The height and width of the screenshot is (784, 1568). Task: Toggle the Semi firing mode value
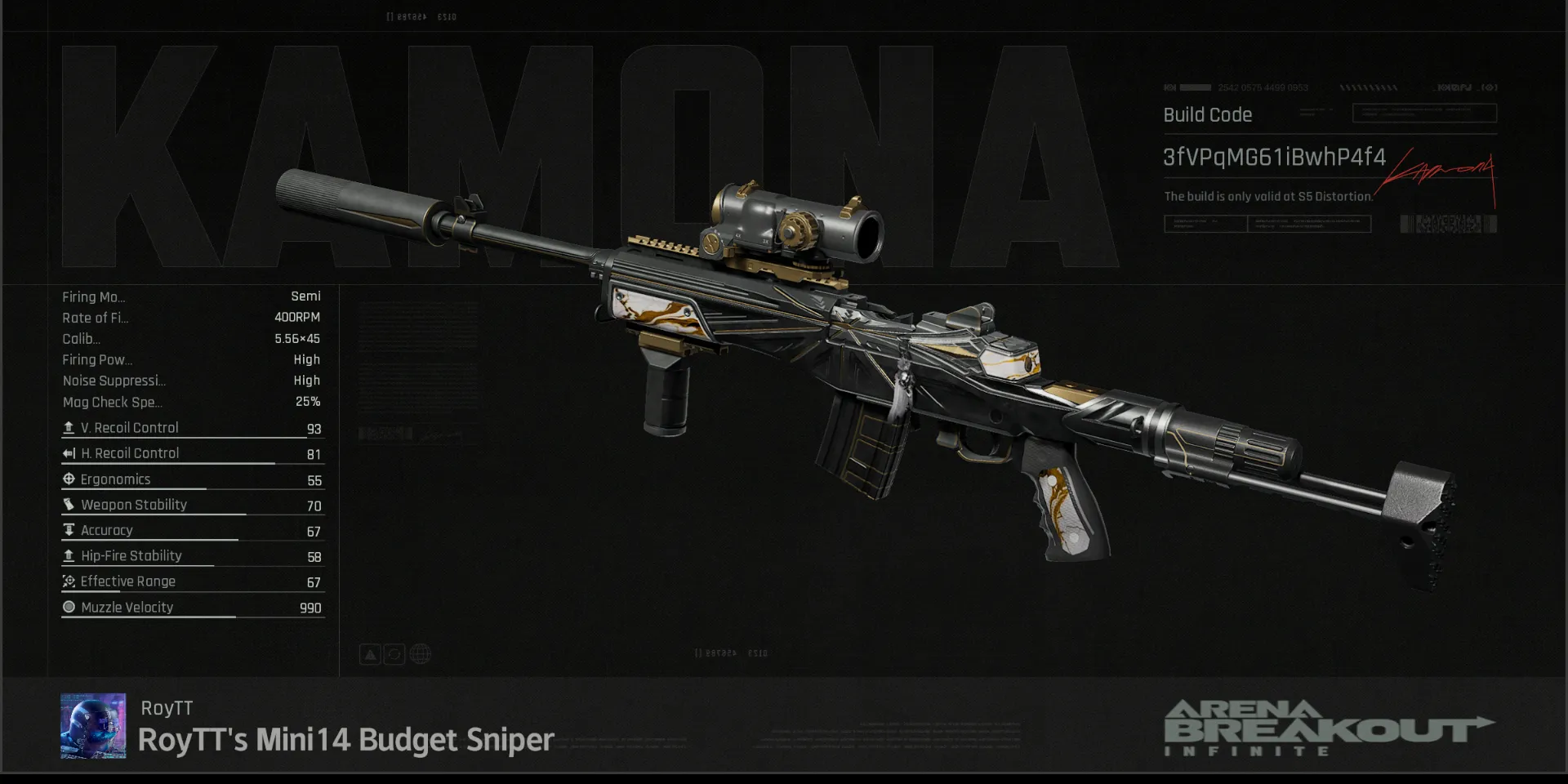click(306, 296)
